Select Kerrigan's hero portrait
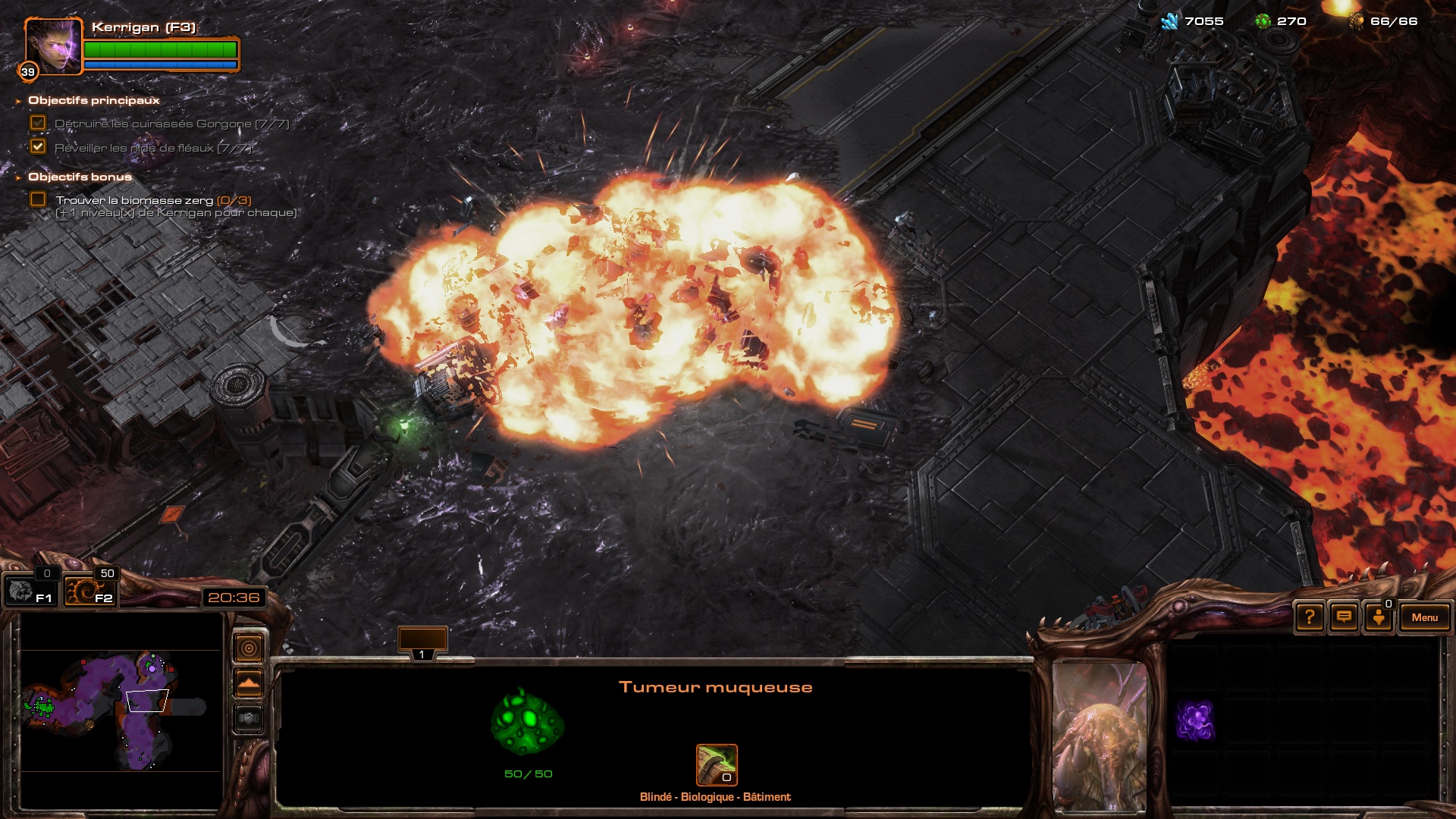The image size is (1456, 819). [53, 47]
